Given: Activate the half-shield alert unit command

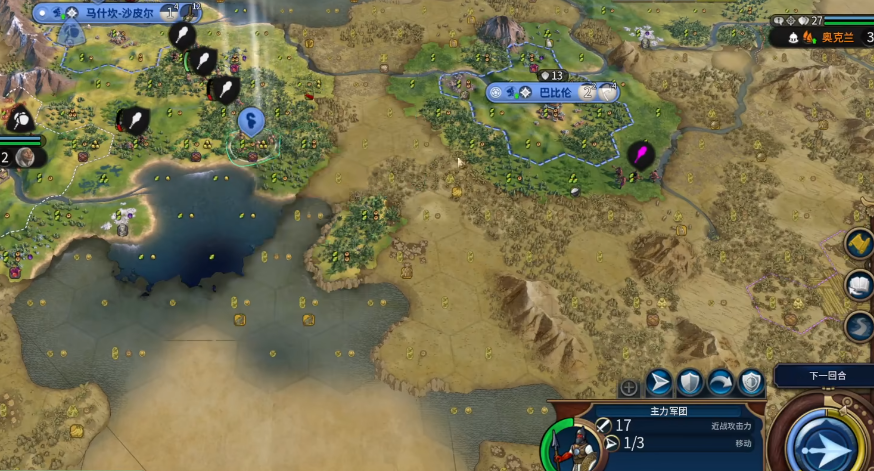Looking at the screenshot, I should pos(751,383).
